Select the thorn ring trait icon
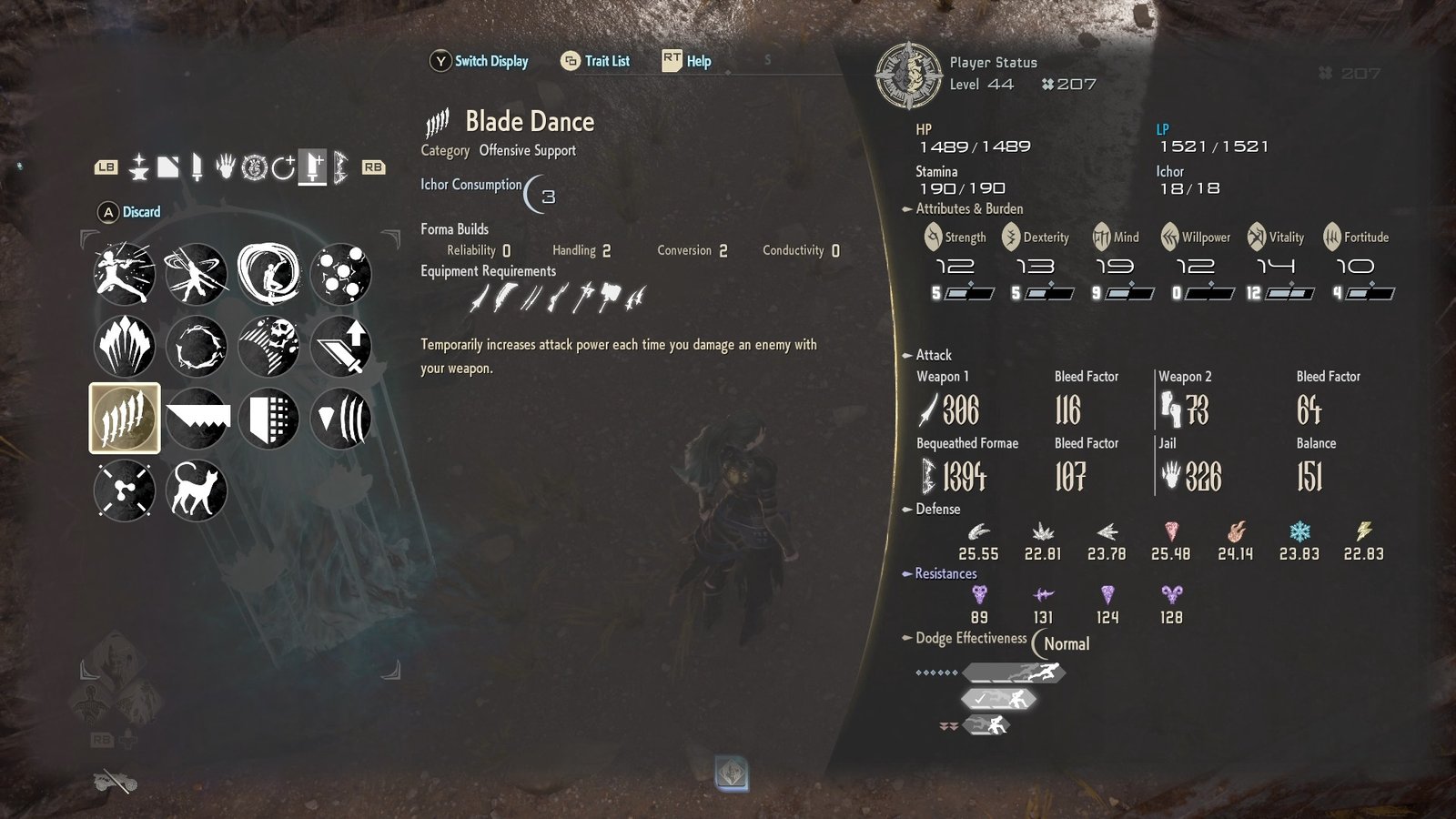This screenshot has height=819, width=1456. pos(197,346)
